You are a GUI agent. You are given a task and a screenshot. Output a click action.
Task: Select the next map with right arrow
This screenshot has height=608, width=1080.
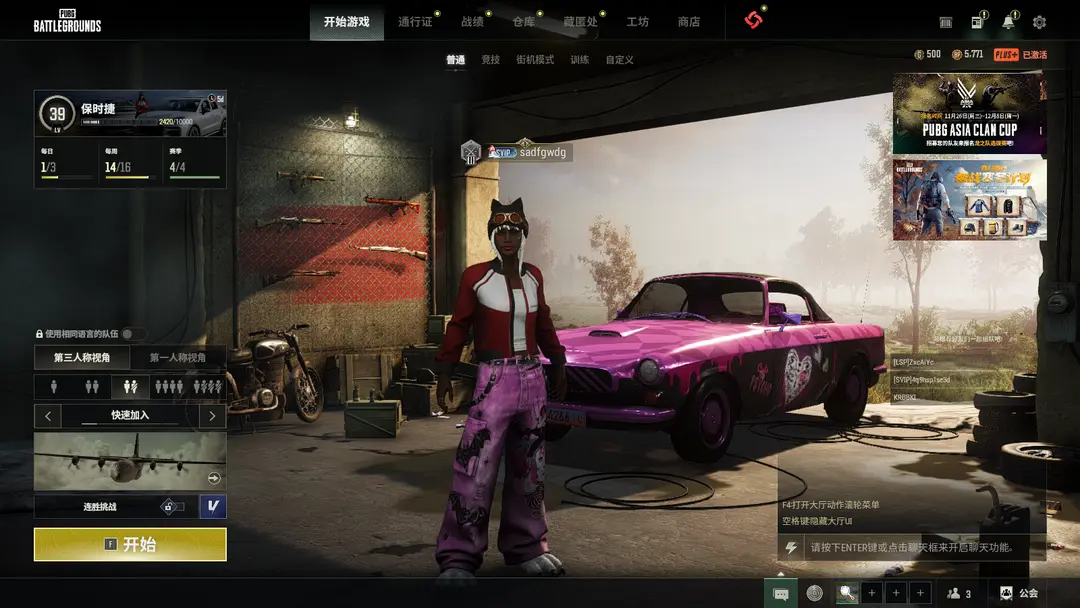click(x=212, y=415)
